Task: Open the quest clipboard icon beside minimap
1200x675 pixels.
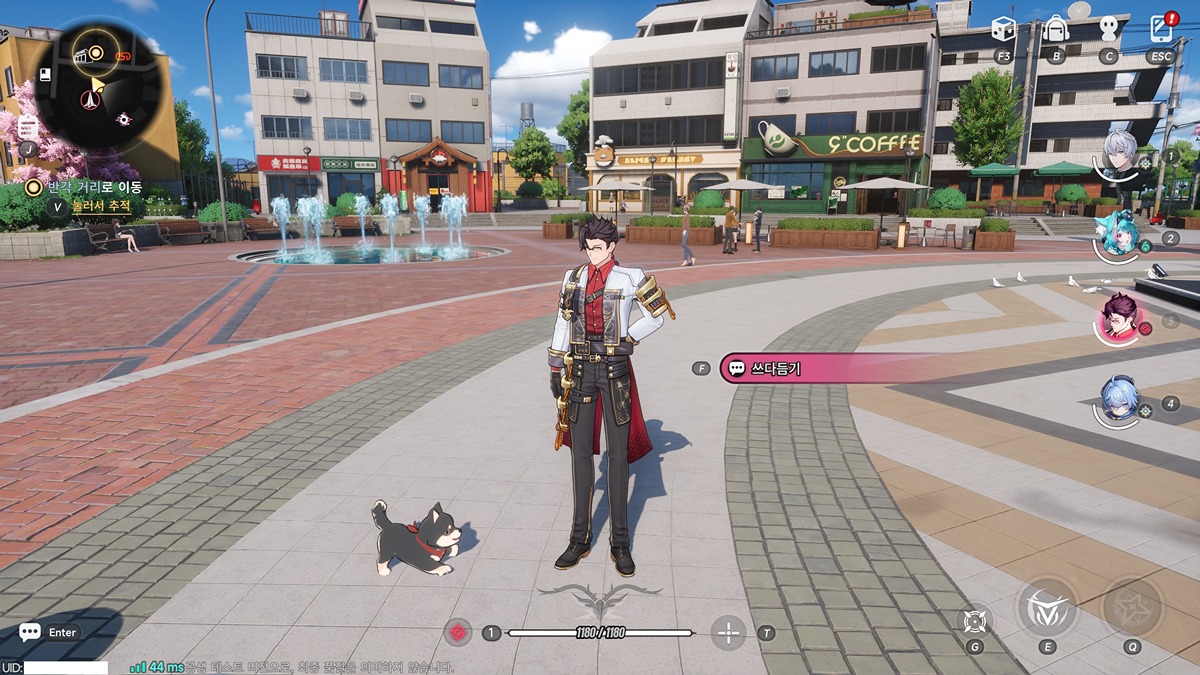Action: (28, 127)
